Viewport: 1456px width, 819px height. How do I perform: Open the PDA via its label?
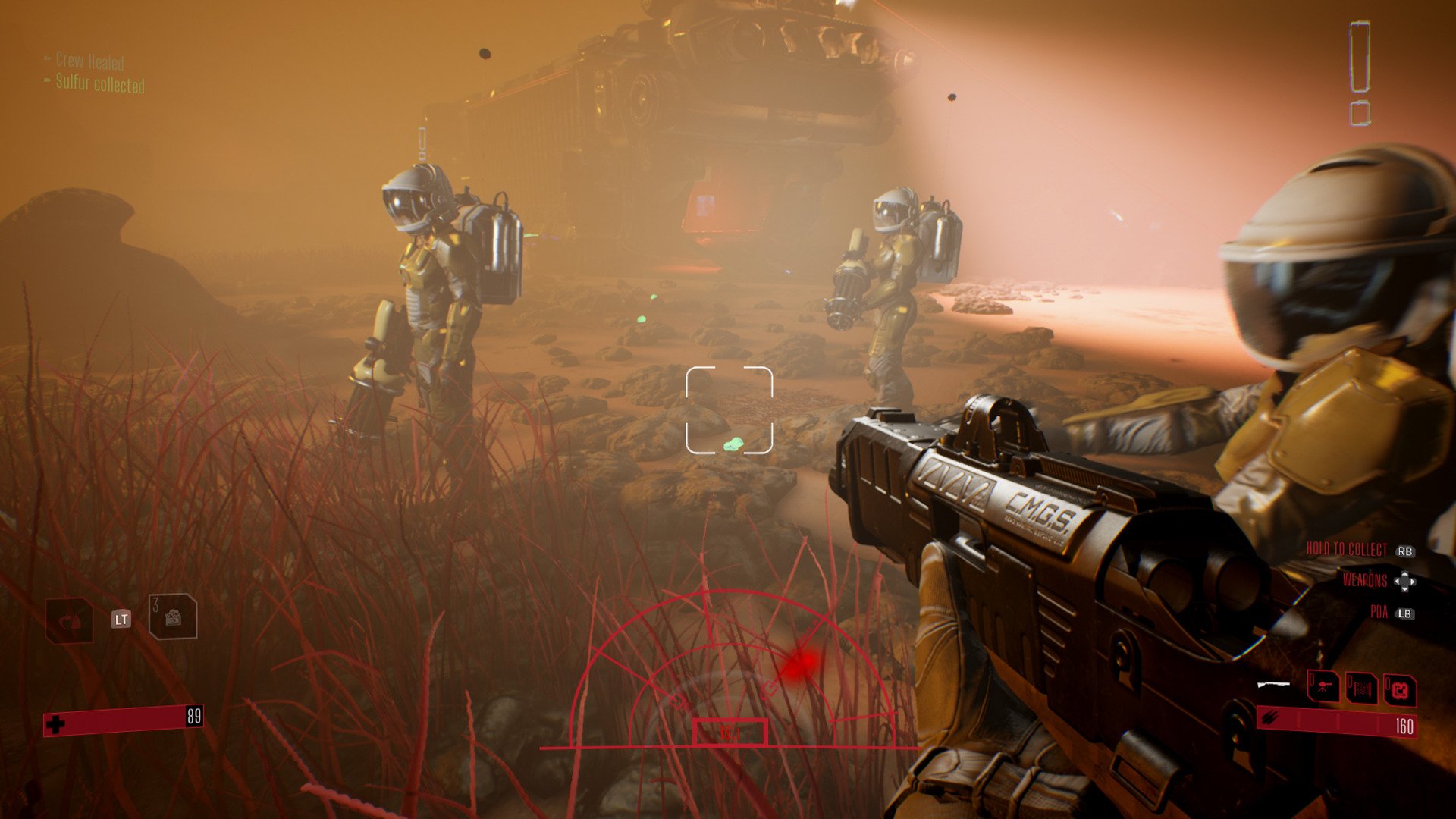[1379, 611]
